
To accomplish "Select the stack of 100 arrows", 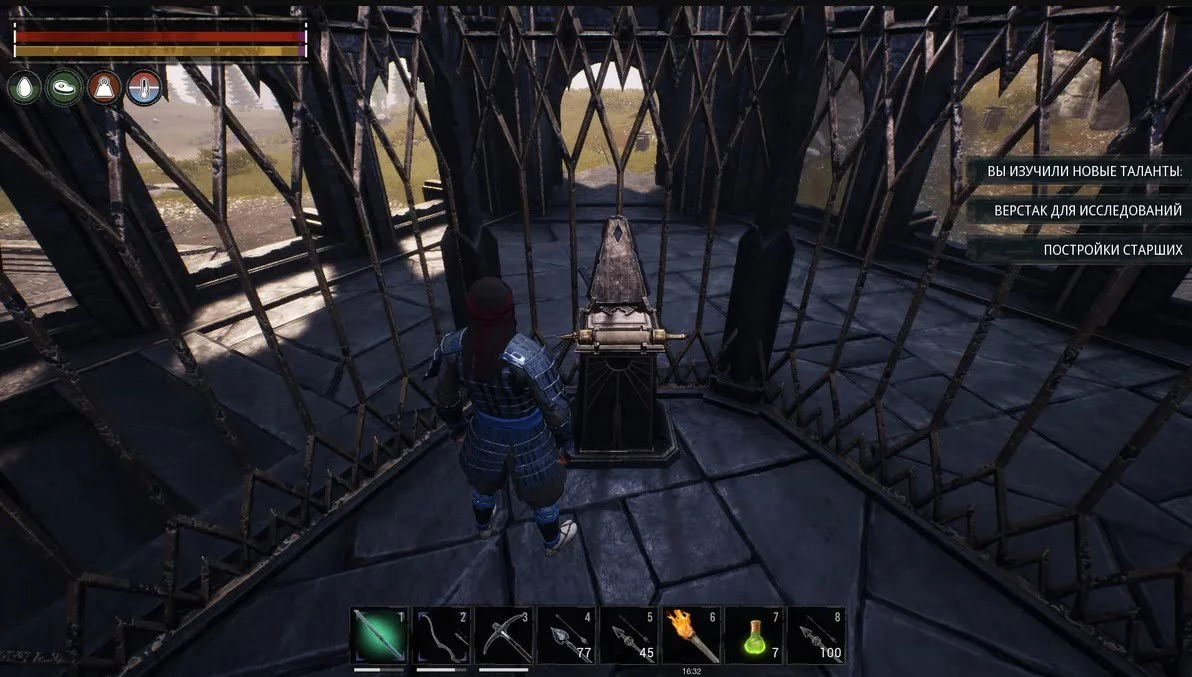I will click(816, 635).
